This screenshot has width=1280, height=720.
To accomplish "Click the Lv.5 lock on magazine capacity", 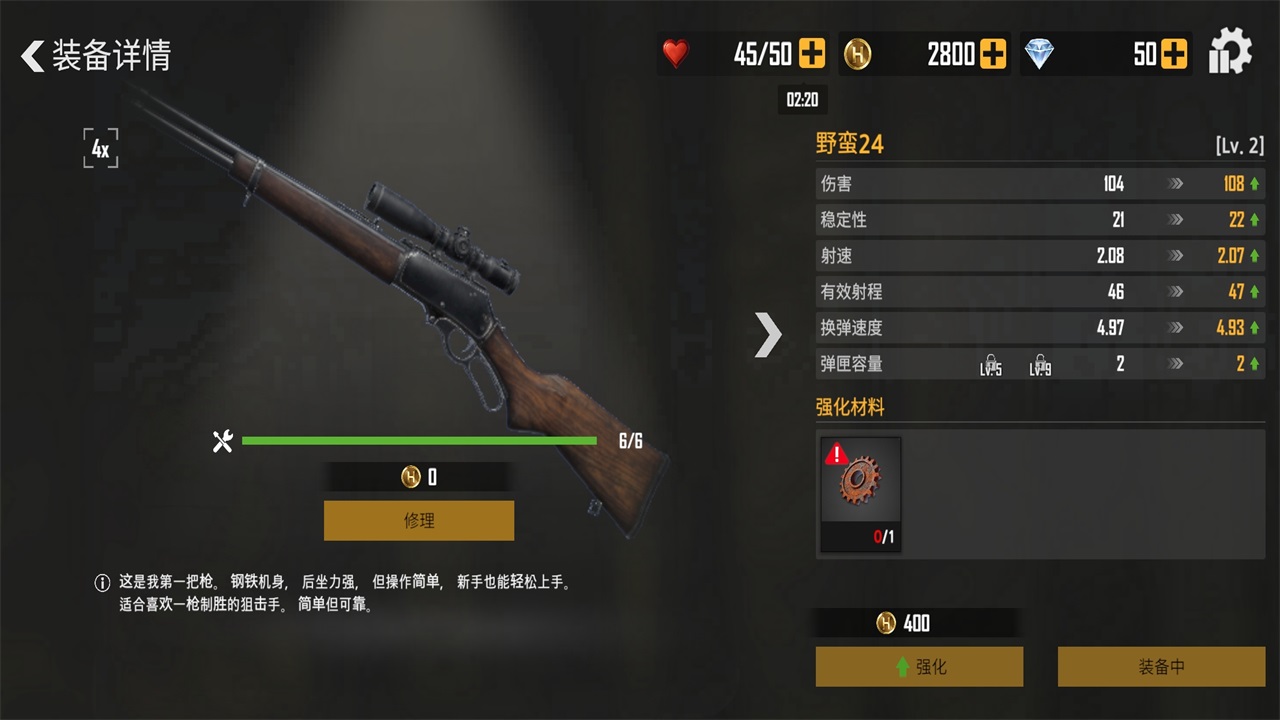I will click(x=989, y=366).
